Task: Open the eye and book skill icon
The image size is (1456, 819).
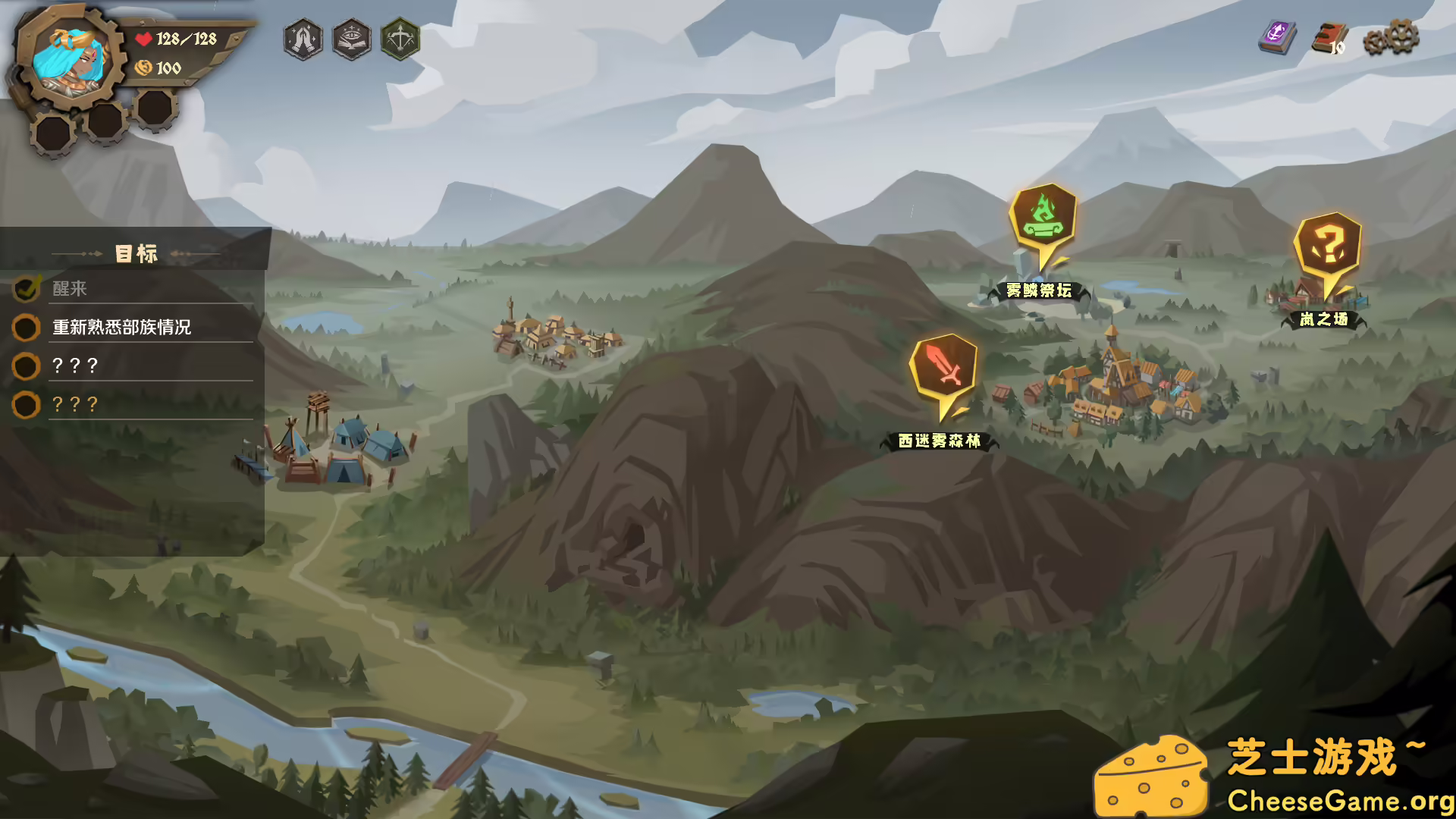Action: point(351,39)
